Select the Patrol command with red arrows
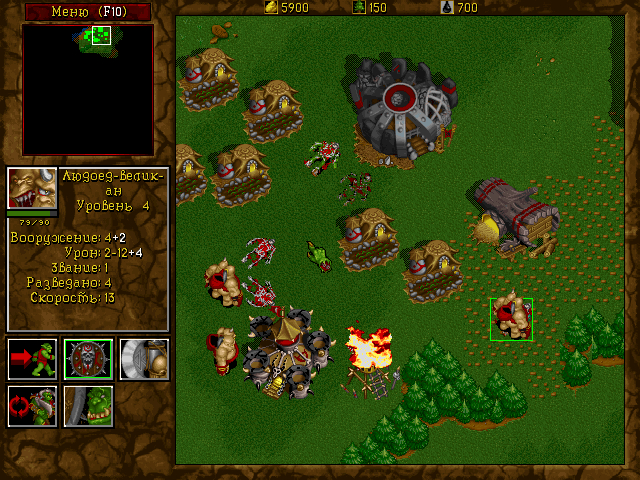640x480 pixels. (31, 406)
